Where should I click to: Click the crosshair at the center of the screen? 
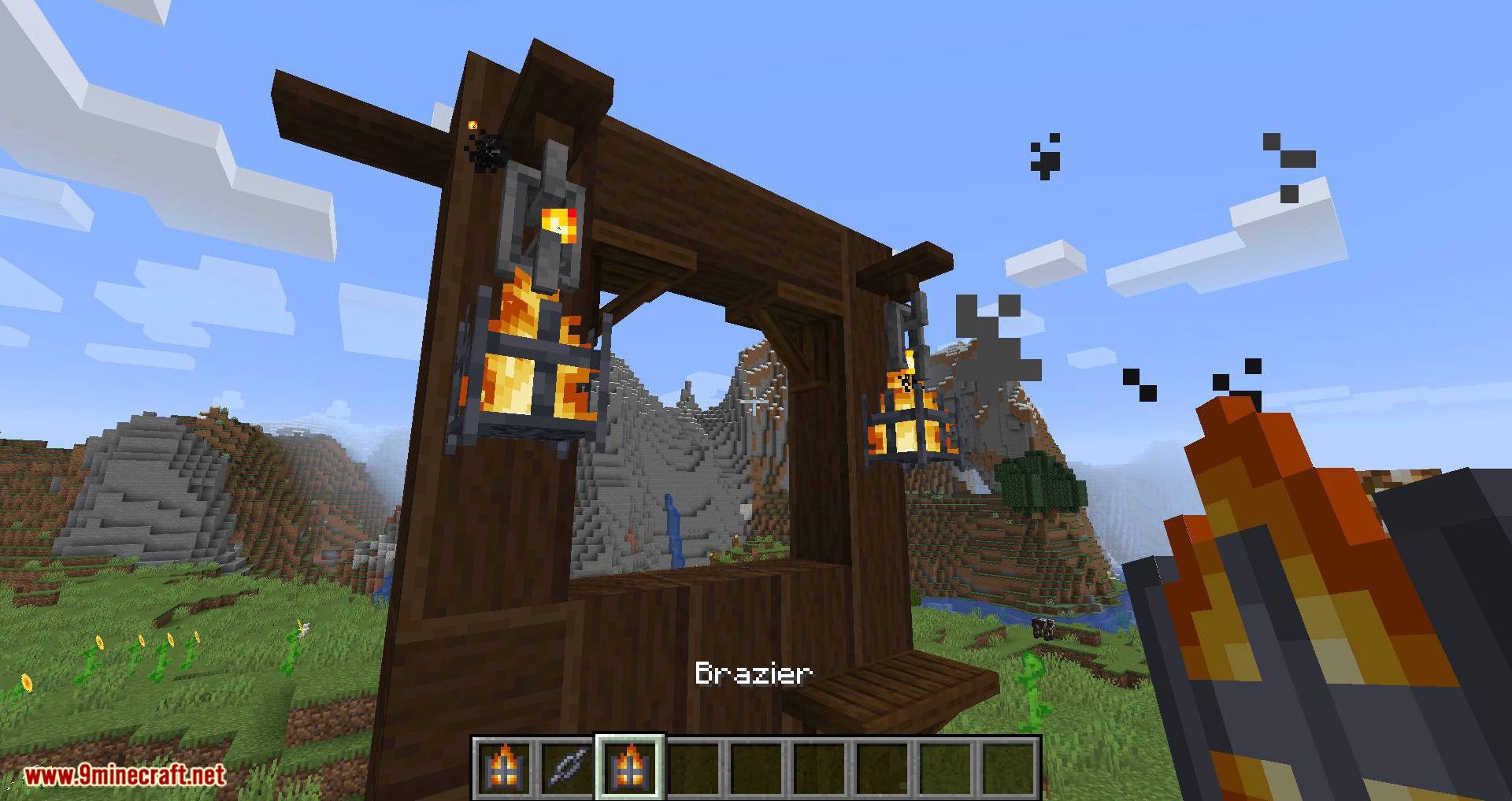point(756,400)
